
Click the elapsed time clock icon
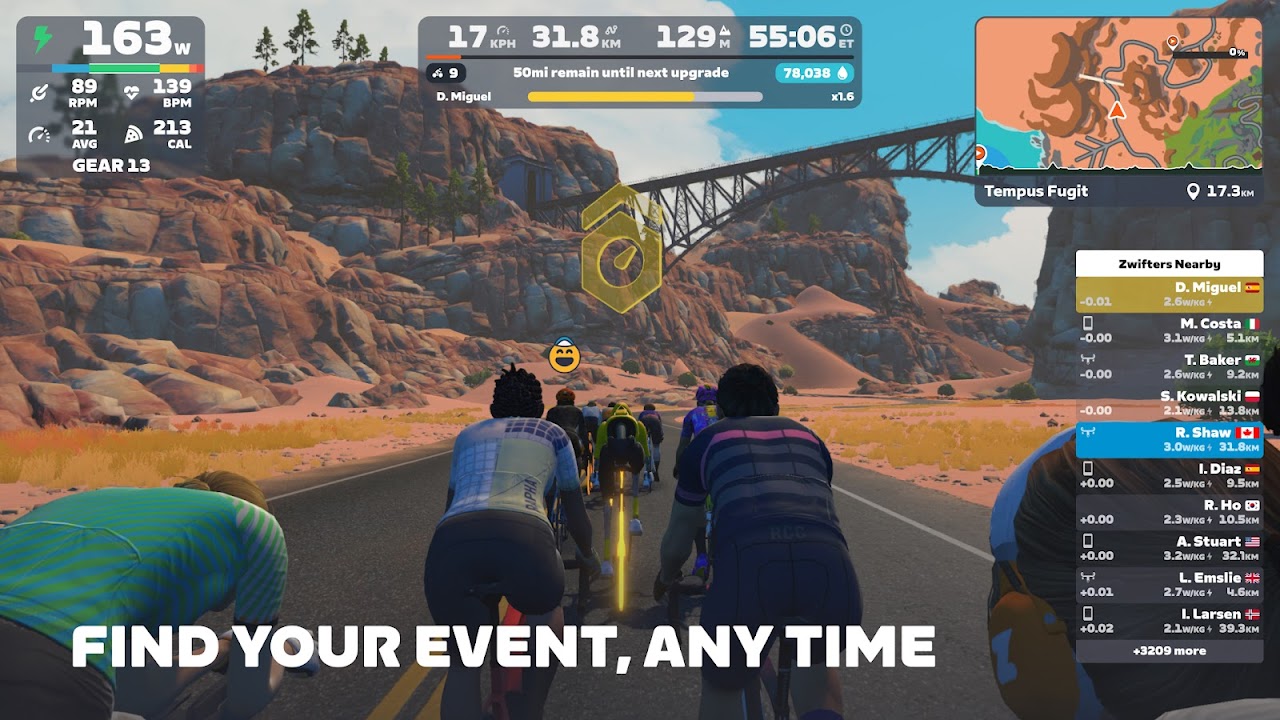(846, 31)
